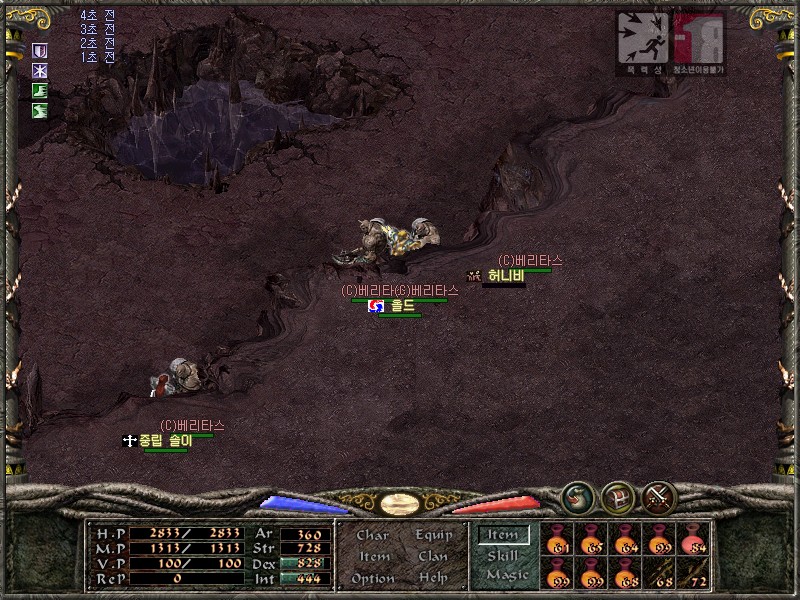Screen dimensions: 800x600
Task: Open the round treasure chest button
Action: click(618, 497)
